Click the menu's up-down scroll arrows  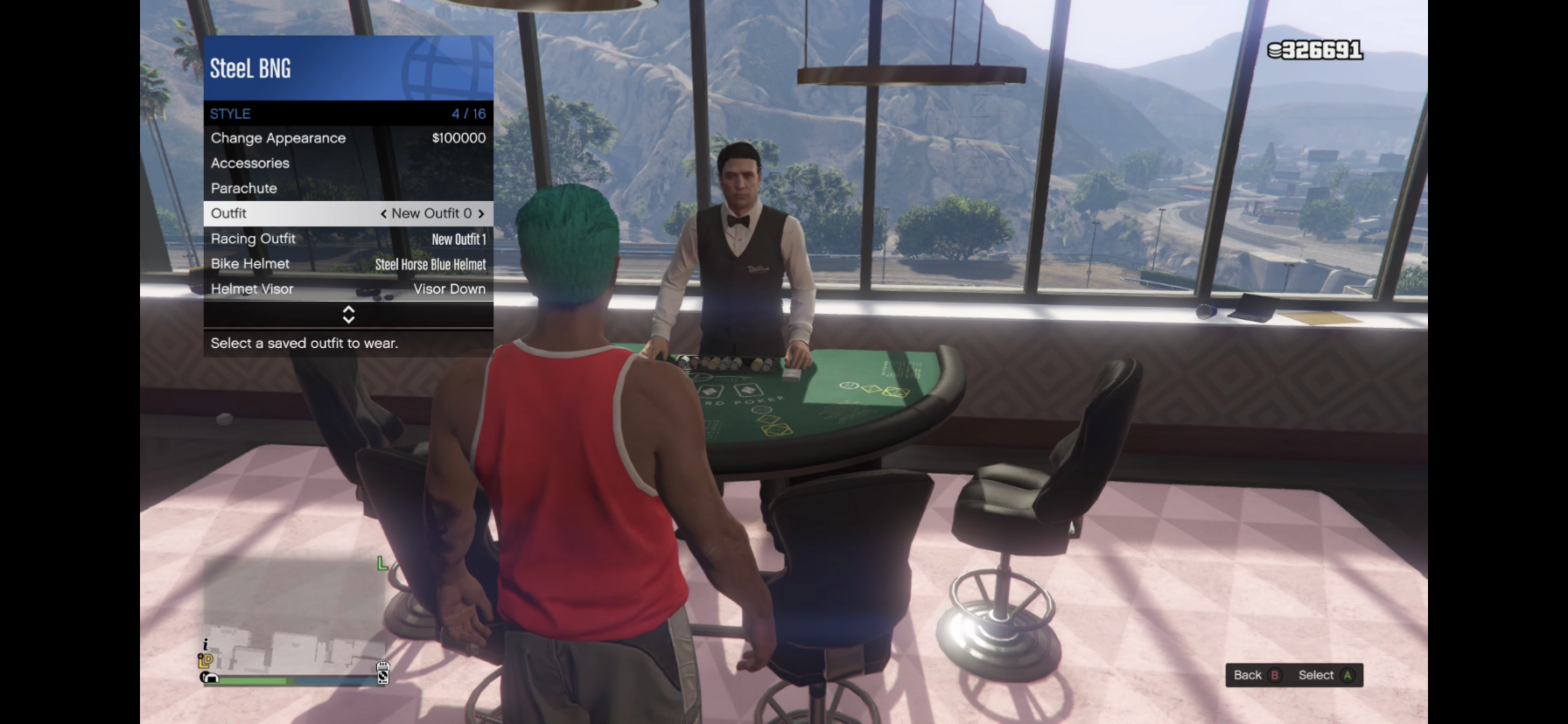(x=348, y=315)
